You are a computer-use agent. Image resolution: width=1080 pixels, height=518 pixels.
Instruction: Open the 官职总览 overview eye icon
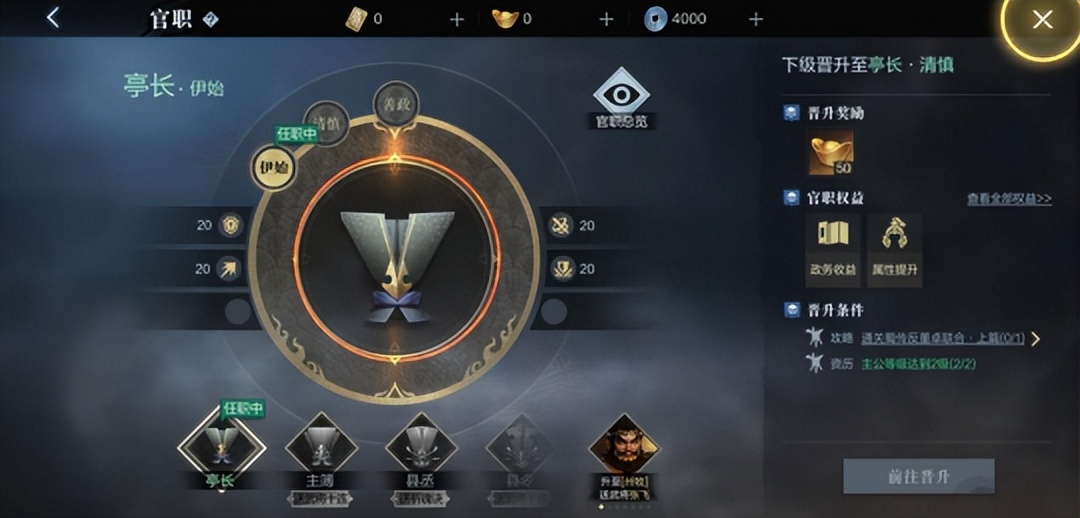(x=621, y=98)
